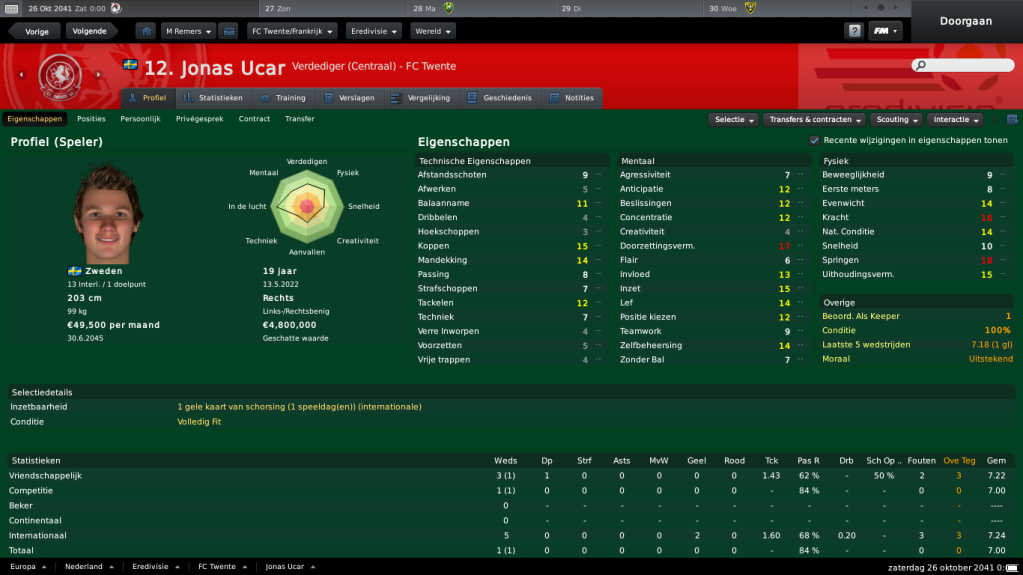1023x575 pixels.
Task: Open the Posities sub-tab
Action: (x=91, y=119)
